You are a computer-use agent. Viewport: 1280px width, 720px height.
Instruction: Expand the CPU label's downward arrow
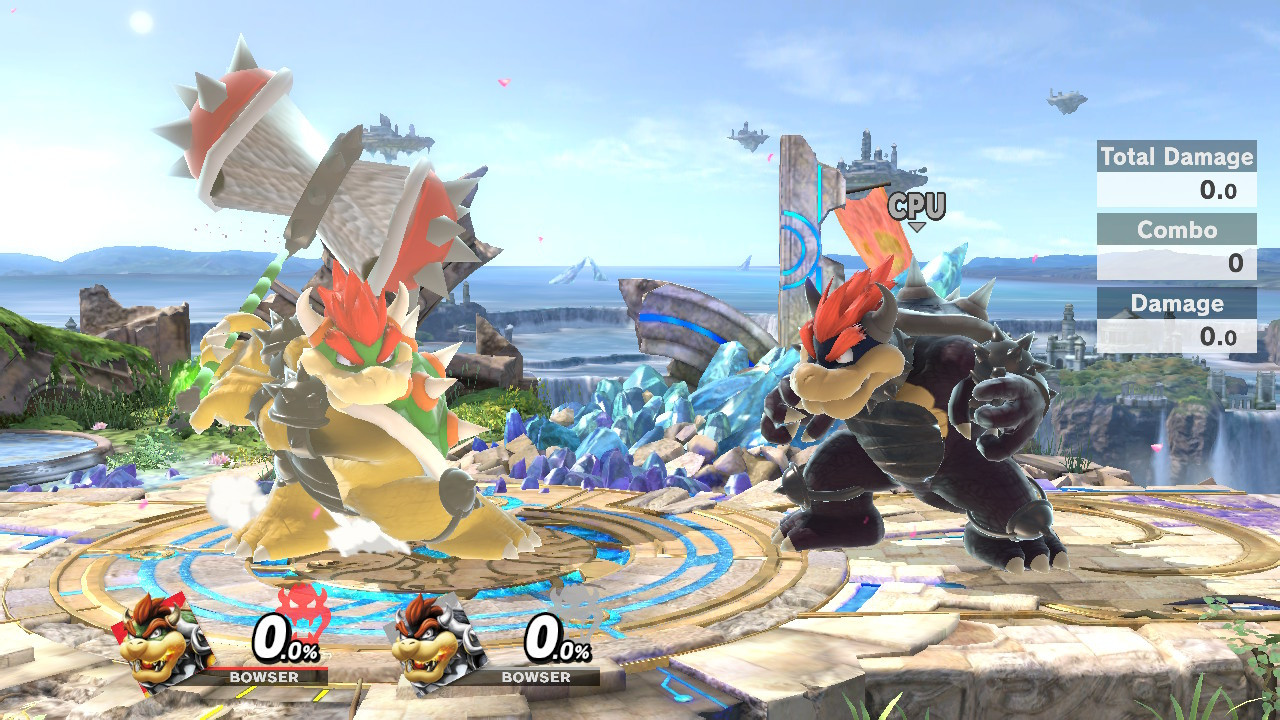pos(917,226)
